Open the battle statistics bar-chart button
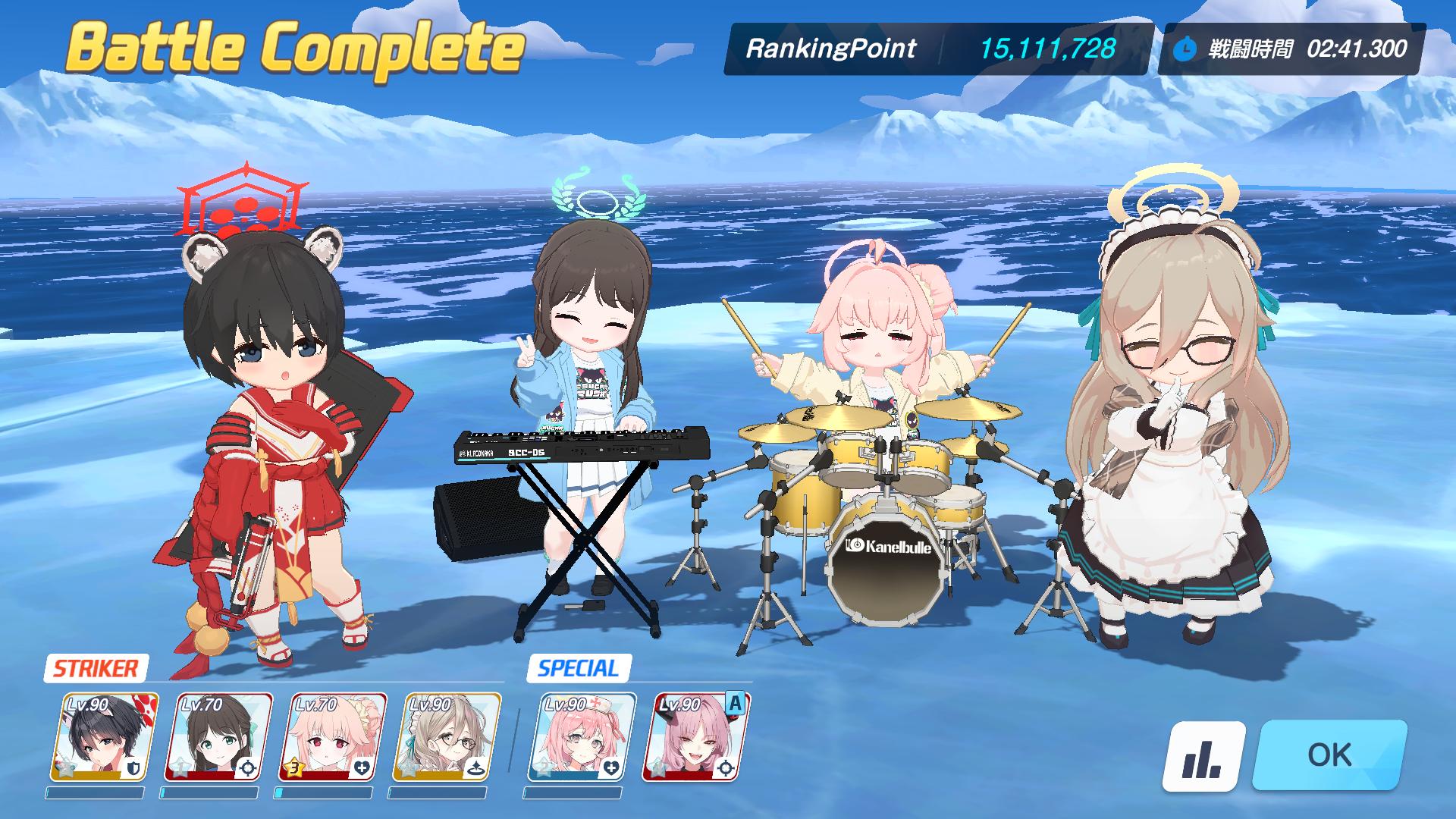Screen dimensions: 1456x819 tap(1203, 755)
